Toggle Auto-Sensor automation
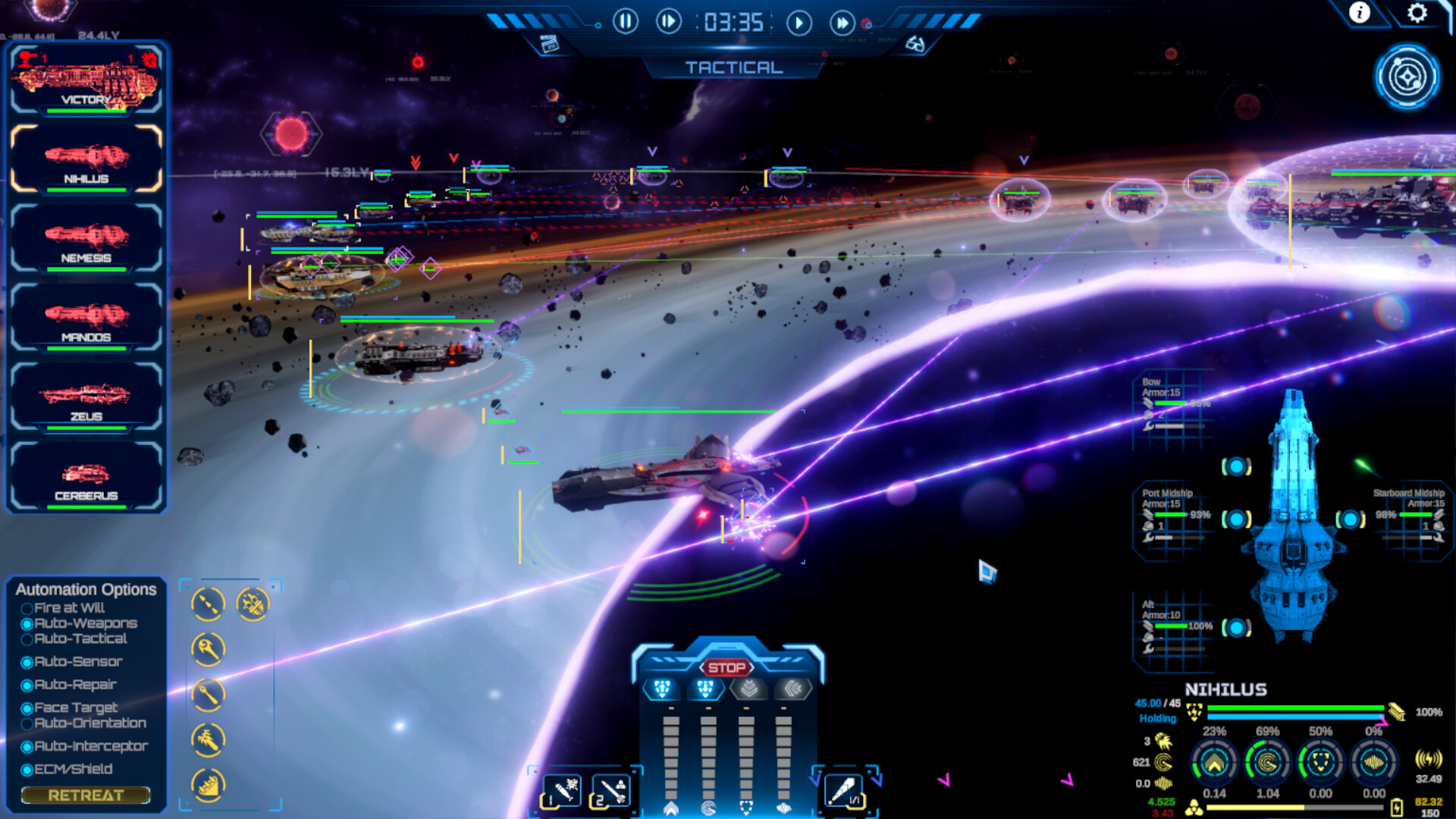This screenshot has height=819, width=1456. [x=27, y=663]
